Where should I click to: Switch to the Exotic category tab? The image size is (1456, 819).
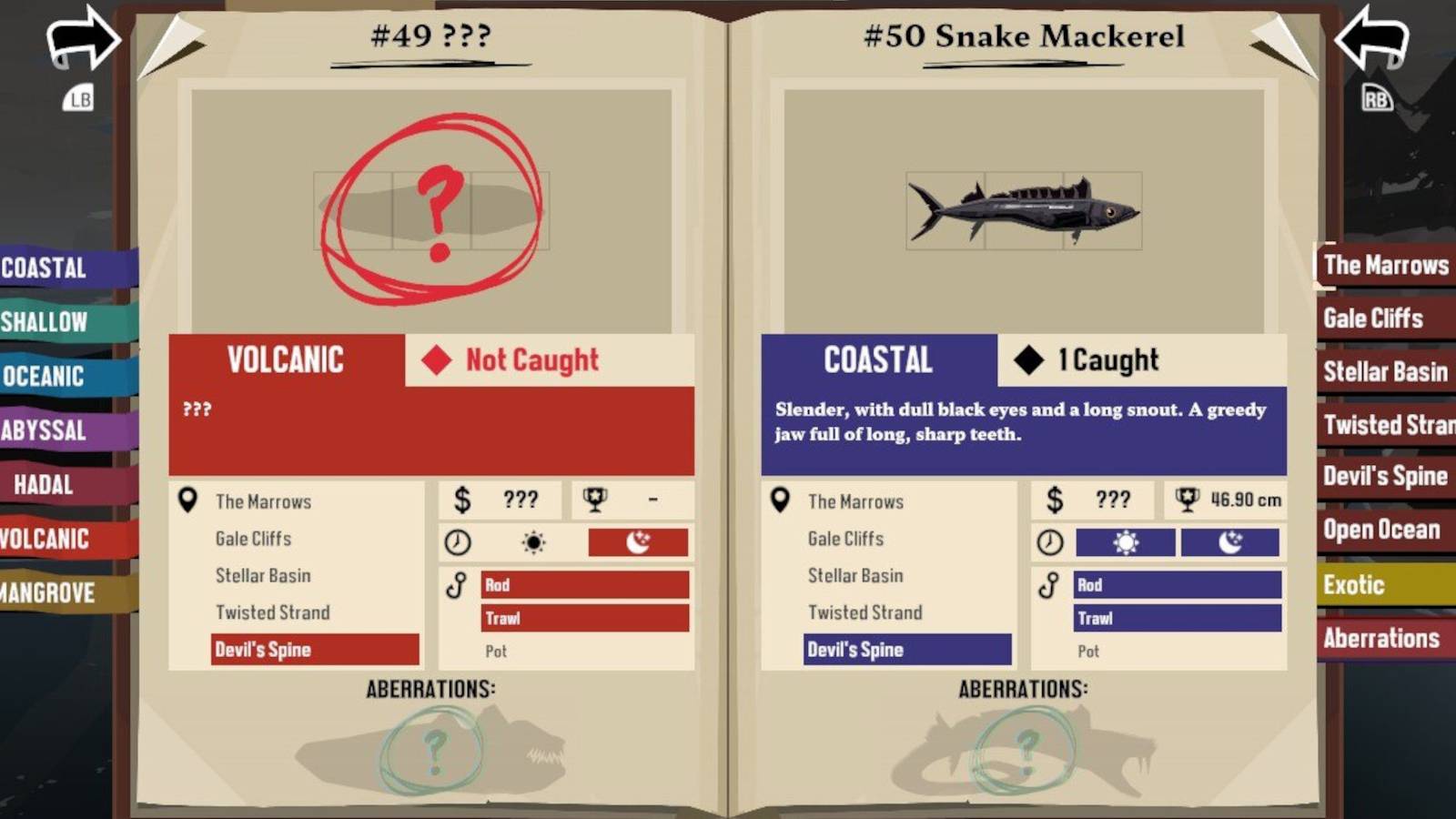point(1355,585)
